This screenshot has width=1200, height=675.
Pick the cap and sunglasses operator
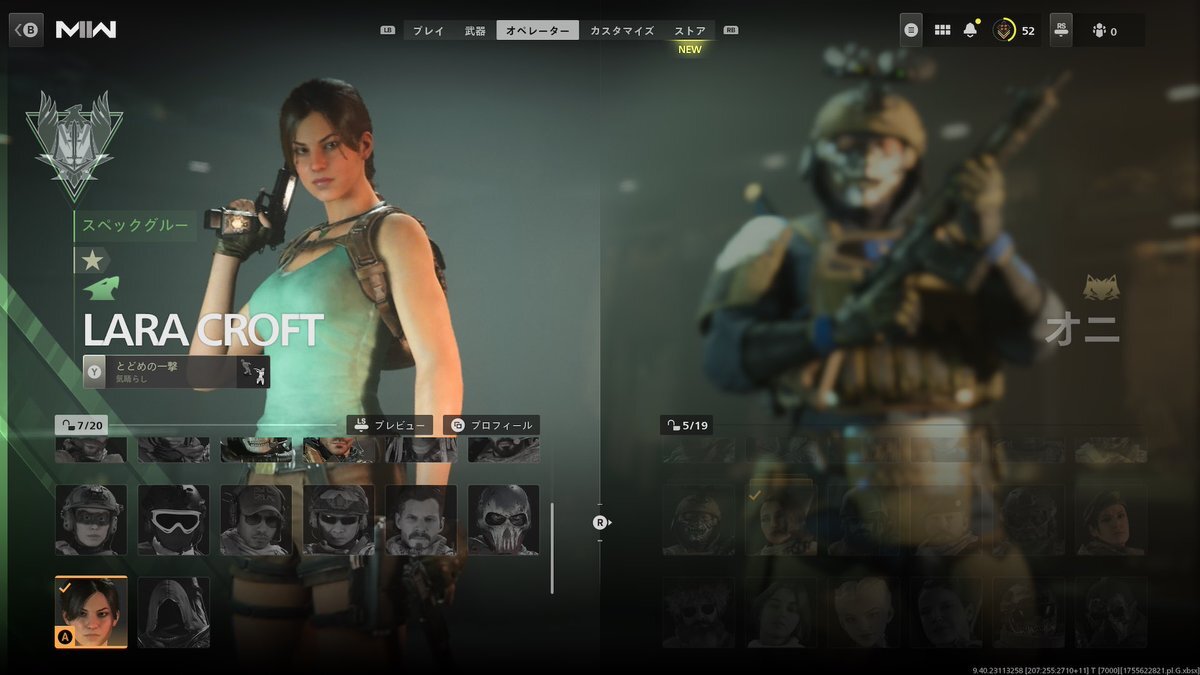[256, 520]
